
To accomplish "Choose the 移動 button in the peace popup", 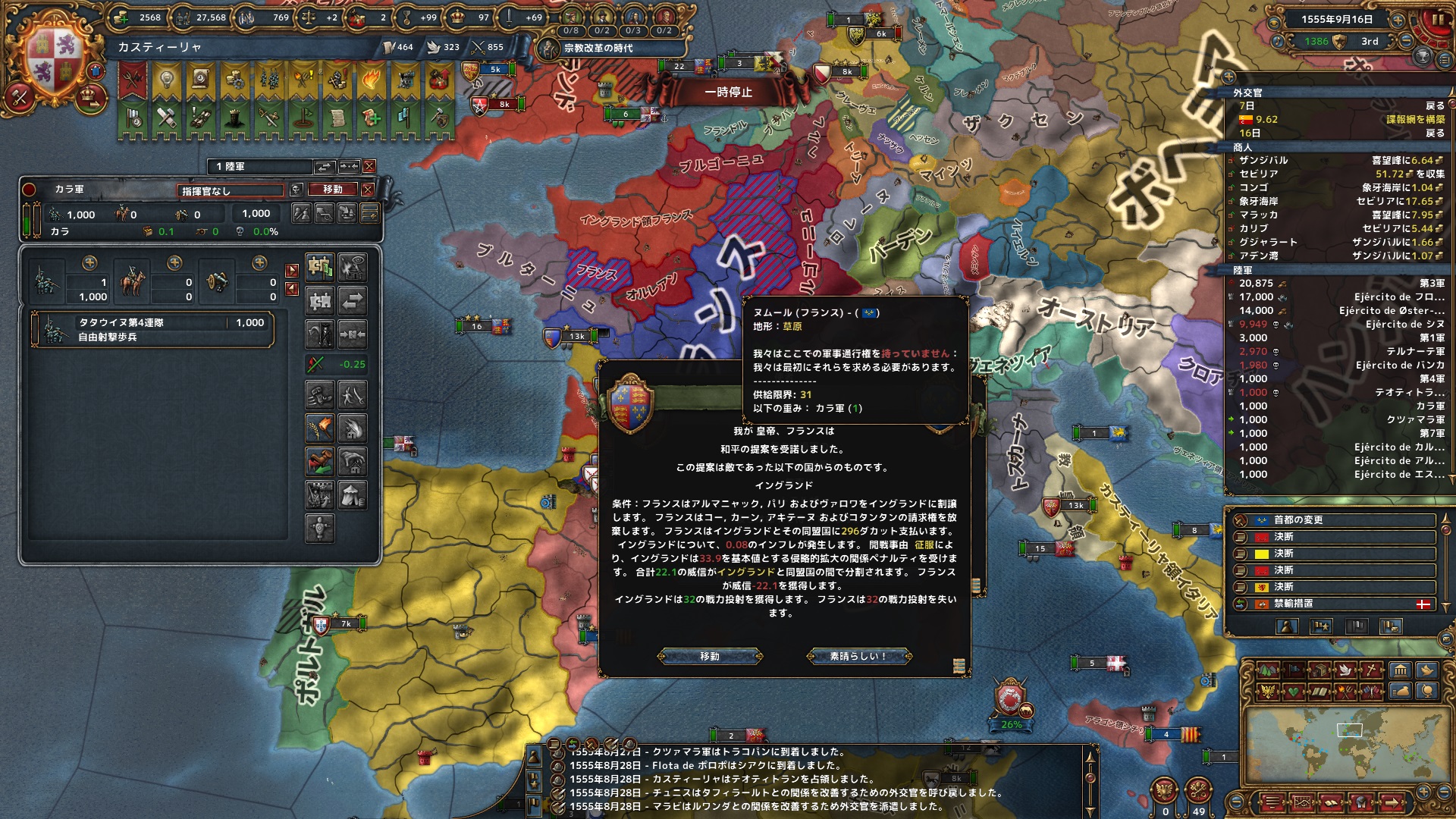I will pos(710,656).
